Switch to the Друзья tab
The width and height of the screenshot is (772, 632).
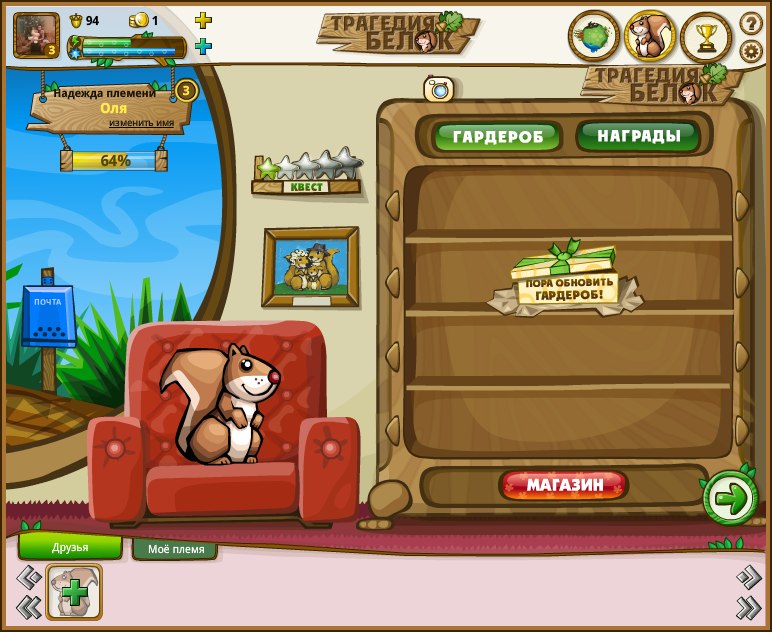click(70, 547)
